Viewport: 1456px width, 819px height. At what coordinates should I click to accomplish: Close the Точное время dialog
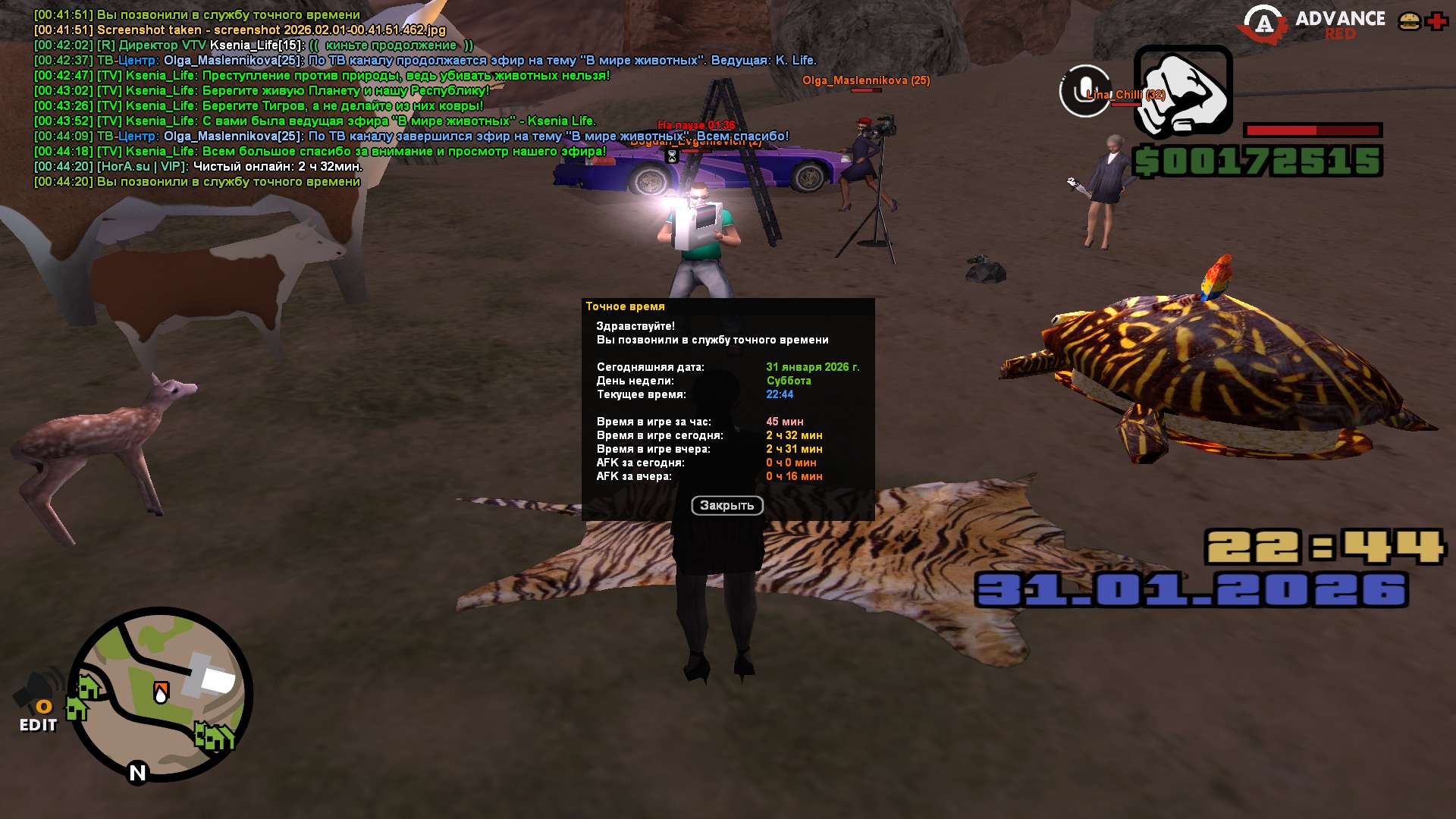pyautogui.click(x=726, y=506)
